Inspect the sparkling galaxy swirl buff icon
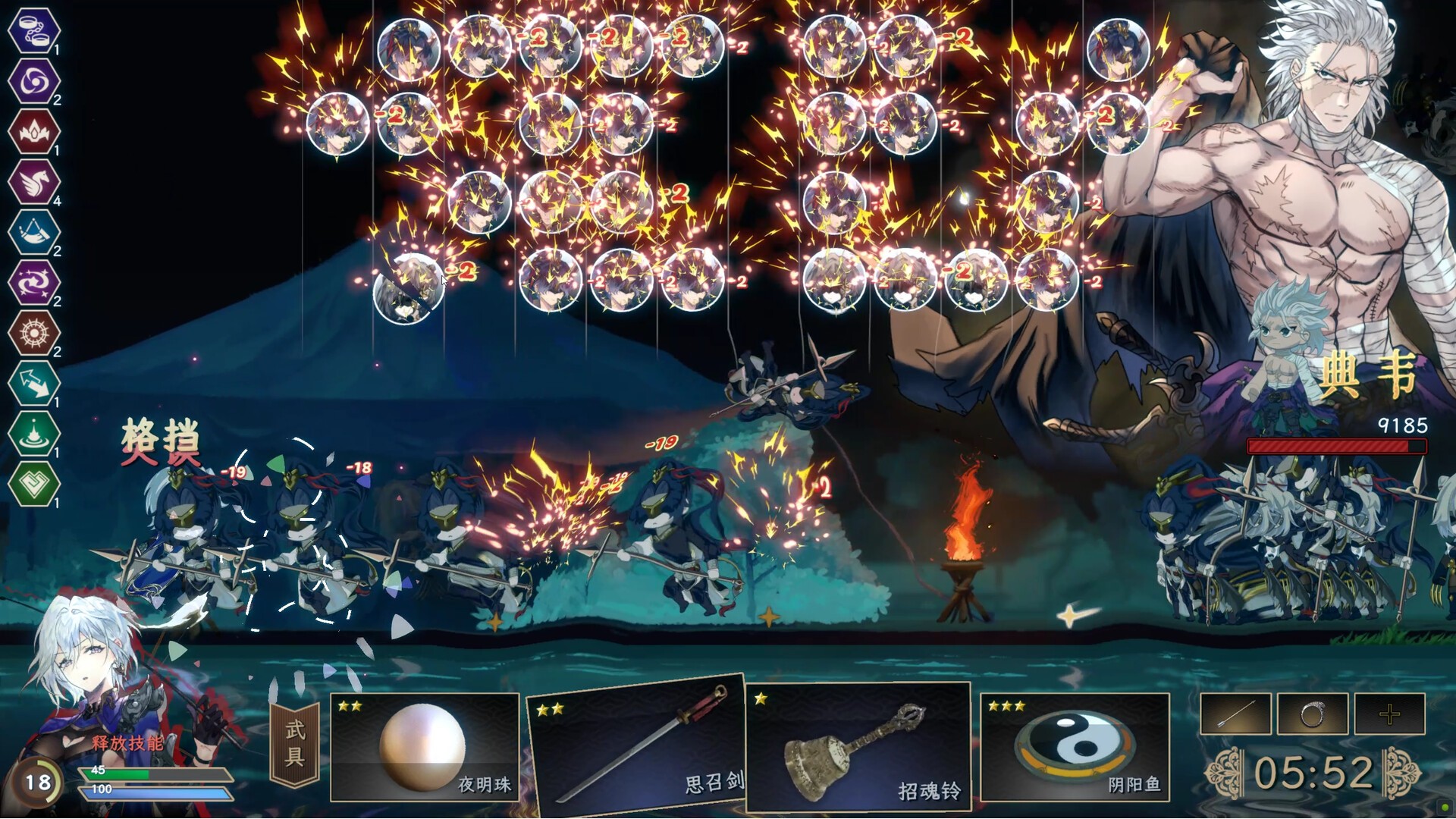This screenshot has height=819, width=1456. [x=34, y=282]
